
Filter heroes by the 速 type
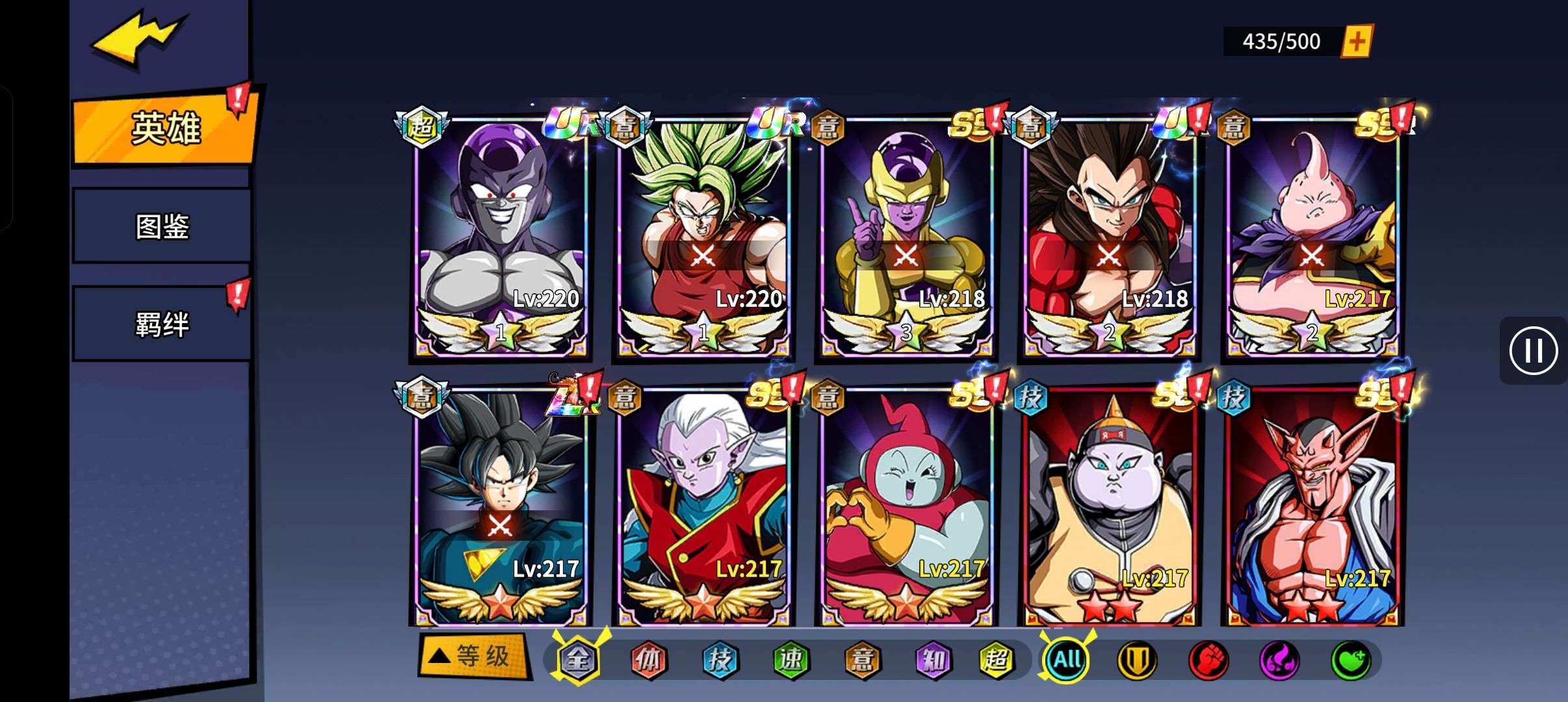click(x=791, y=660)
